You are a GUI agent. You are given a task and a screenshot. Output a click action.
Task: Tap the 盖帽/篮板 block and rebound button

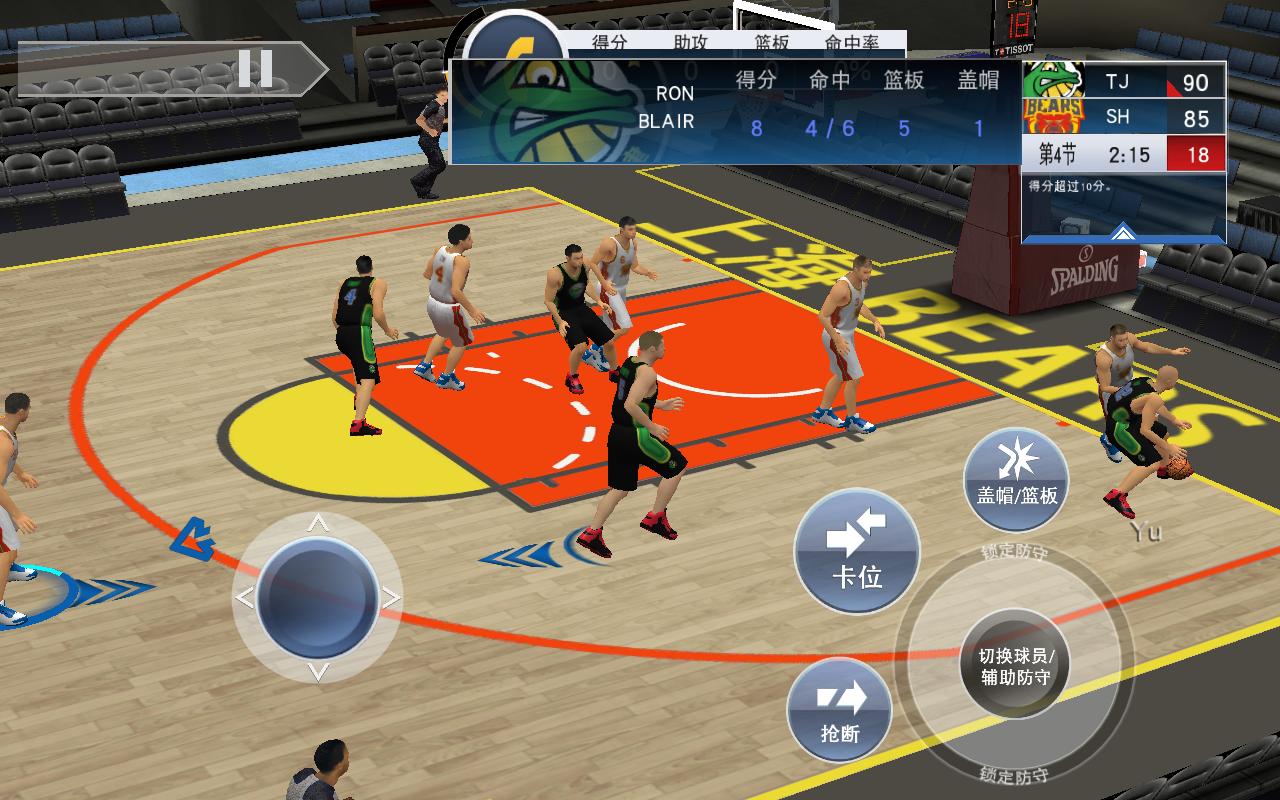[x=1016, y=479]
